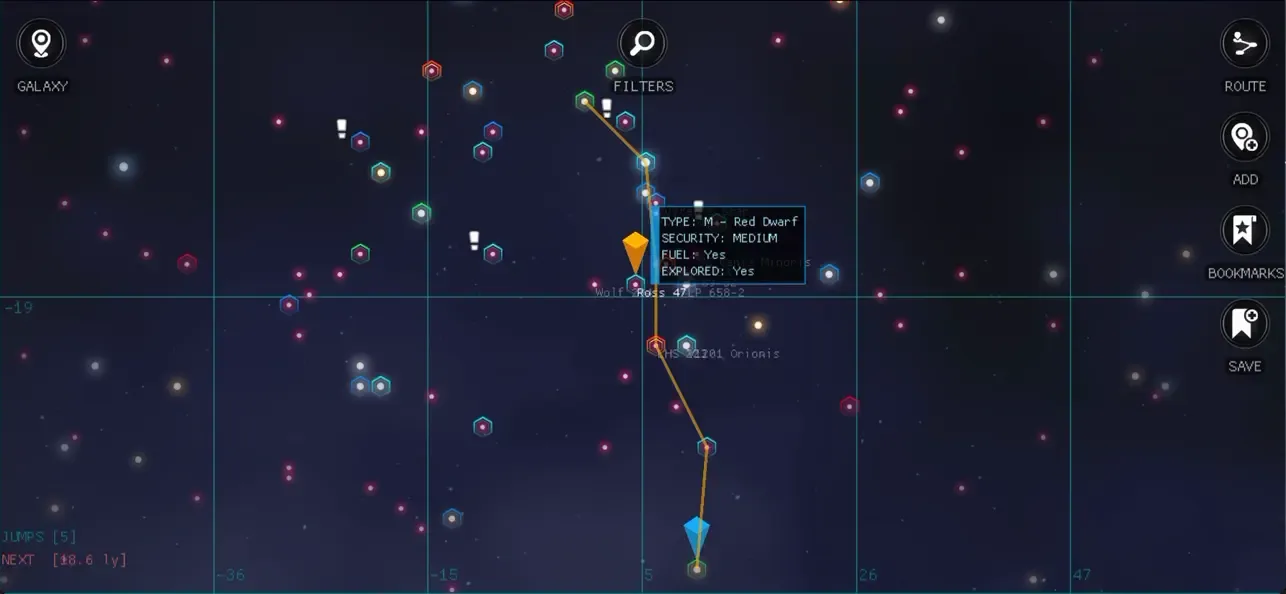Add a new map marker
This screenshot has height=594, width=1286.
pos(1244,137)
